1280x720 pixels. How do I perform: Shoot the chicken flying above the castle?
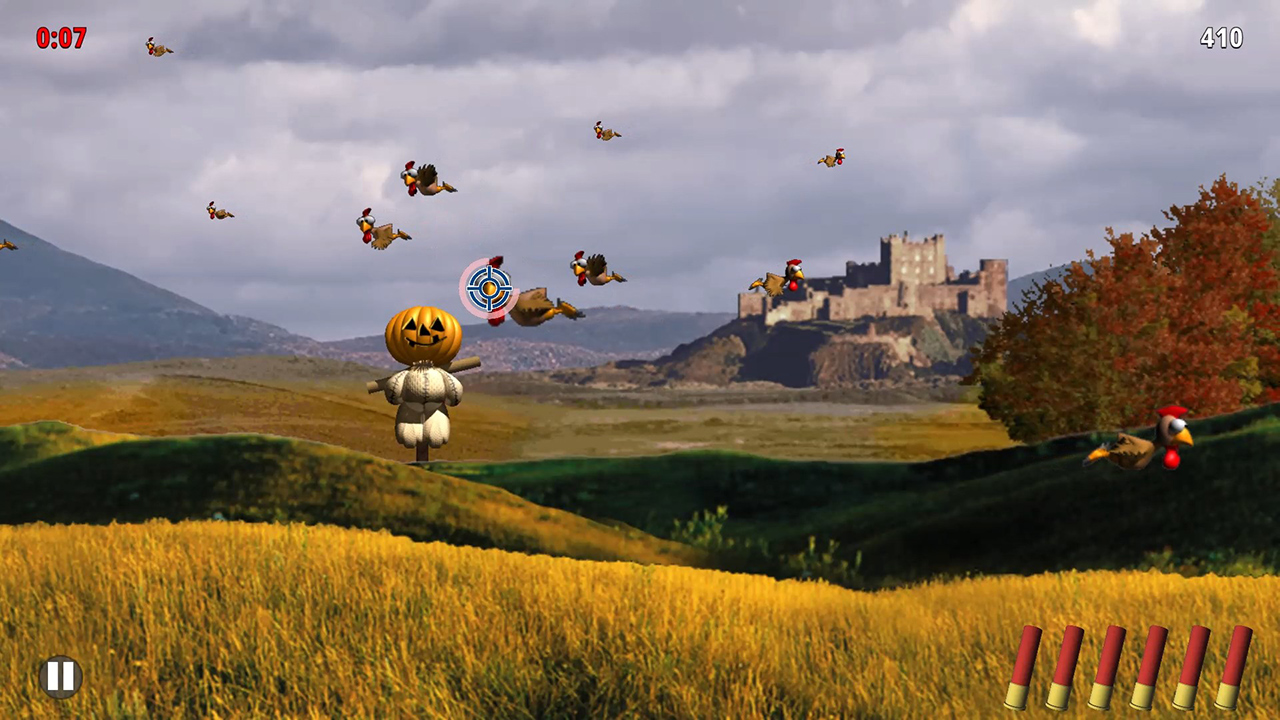pyautogui.click(x=832, y=156)
